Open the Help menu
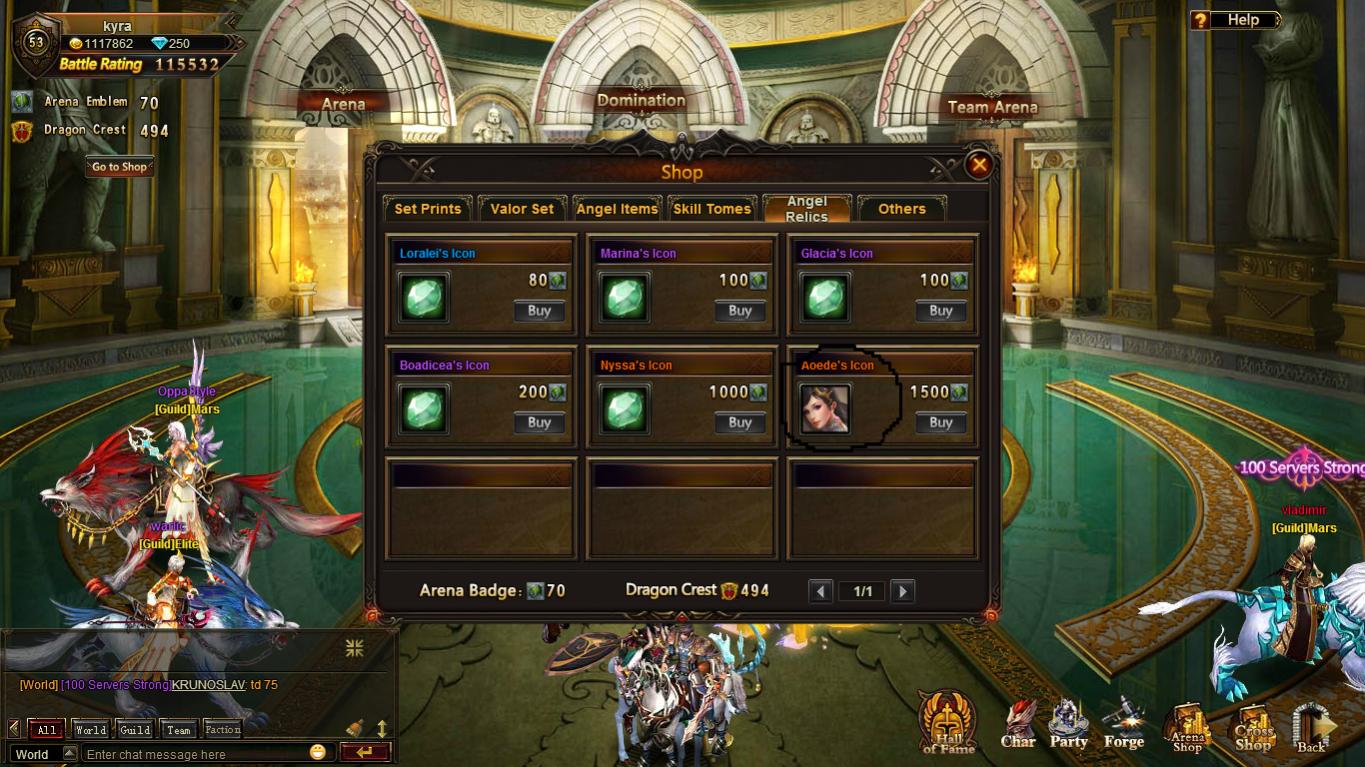Image resolution: width=1365 pixels, height=767 pixels. coord(1236,20)
